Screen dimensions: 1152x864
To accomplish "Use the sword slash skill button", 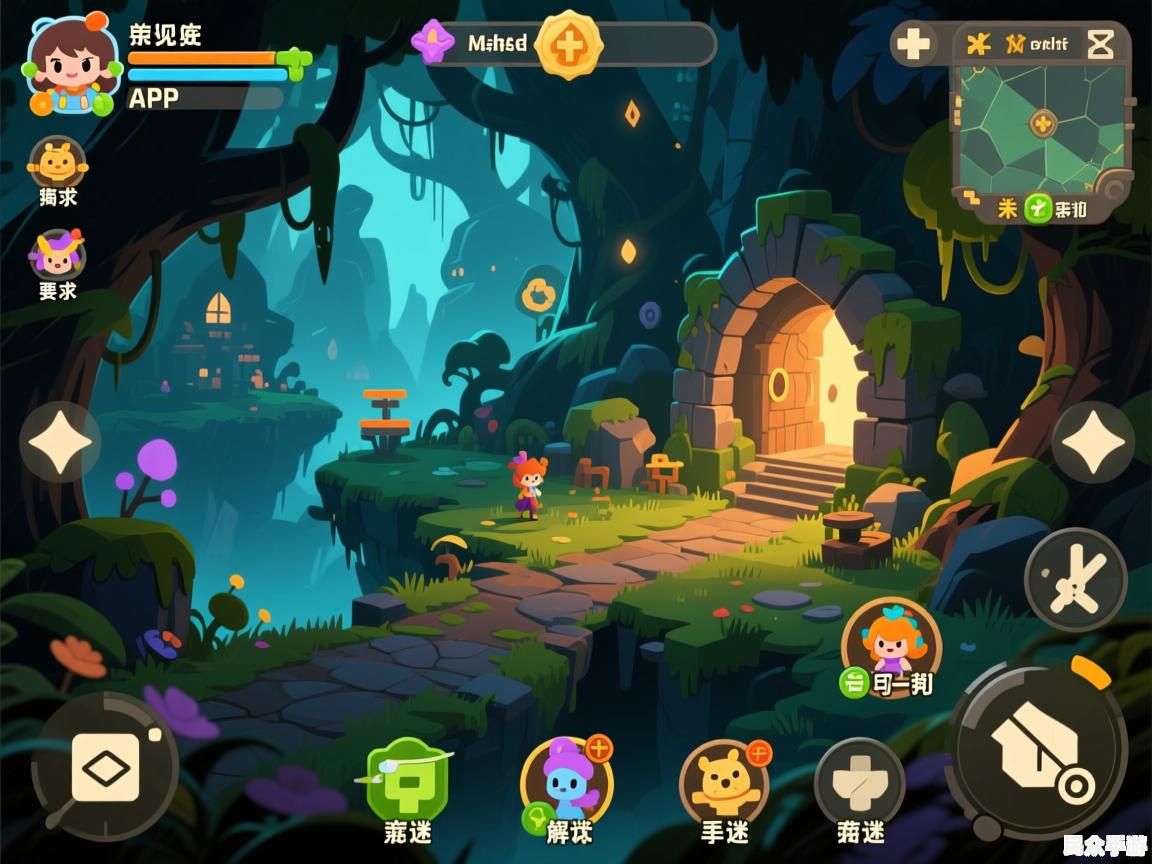I will pos(1076,580).
